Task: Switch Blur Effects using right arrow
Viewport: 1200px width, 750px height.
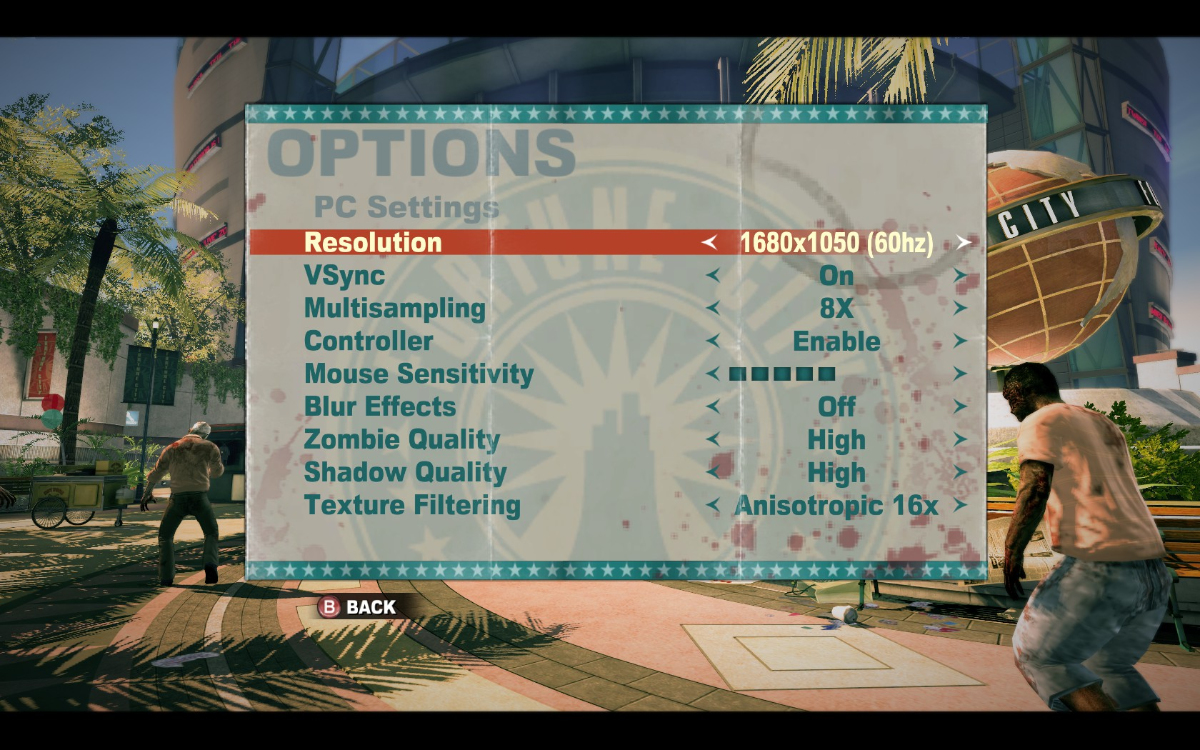Action: point(960,407)
